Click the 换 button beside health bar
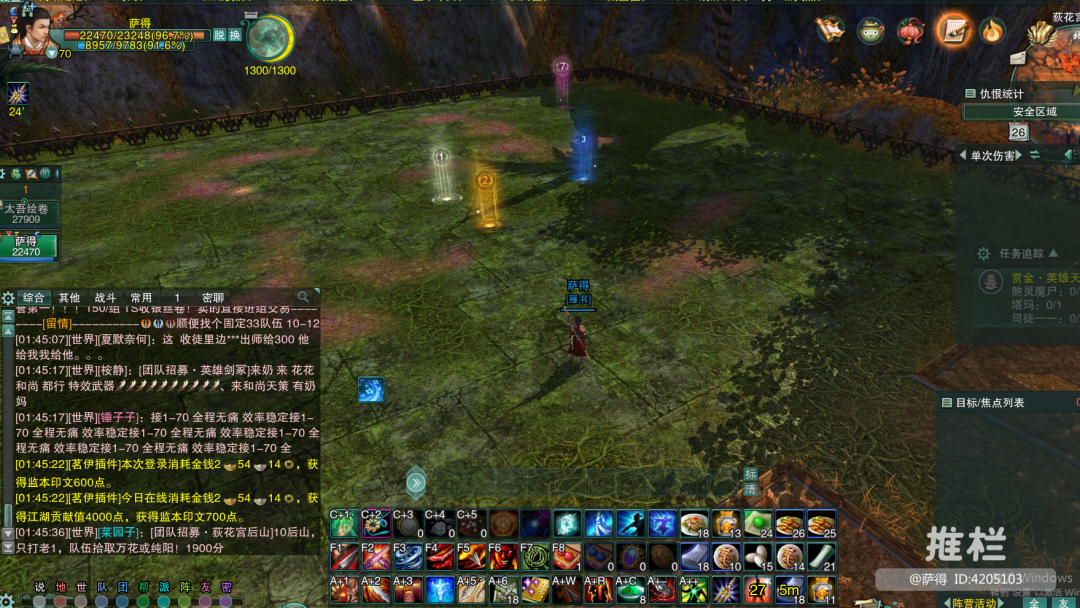 tap(235, 35)
